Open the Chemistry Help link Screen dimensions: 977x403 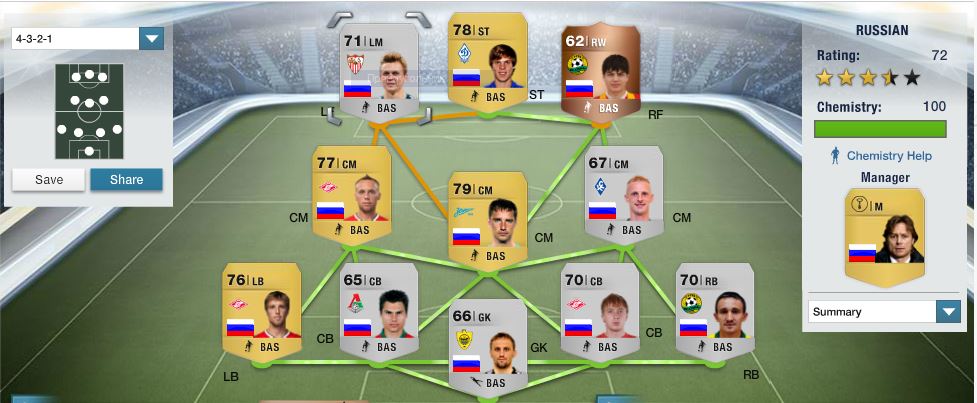point(888,156)
